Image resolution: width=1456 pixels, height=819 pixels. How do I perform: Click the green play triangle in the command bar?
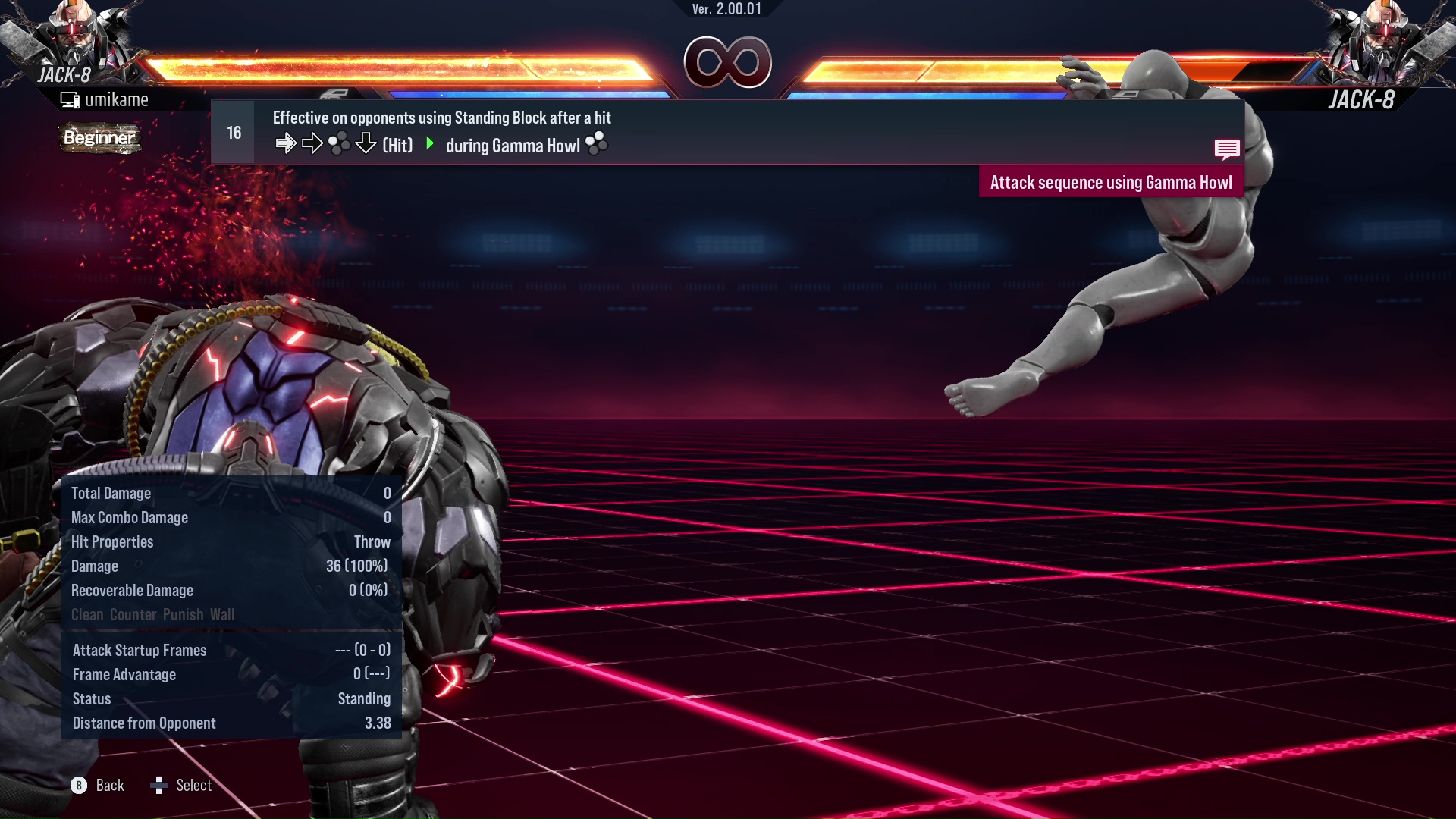pyautogui.click(x=431, y=145)
